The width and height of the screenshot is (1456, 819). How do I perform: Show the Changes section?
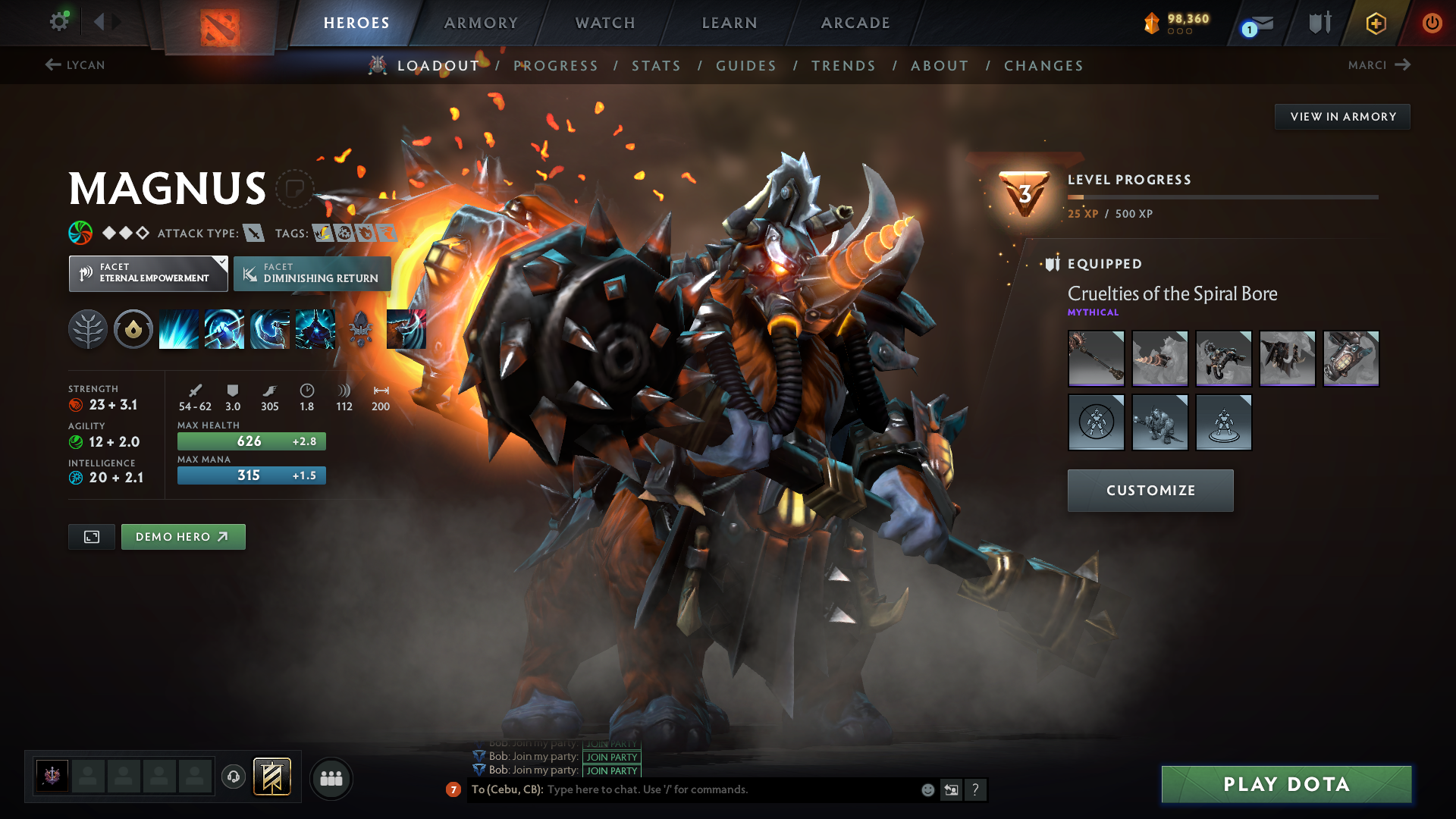[x=1043, y=66]
